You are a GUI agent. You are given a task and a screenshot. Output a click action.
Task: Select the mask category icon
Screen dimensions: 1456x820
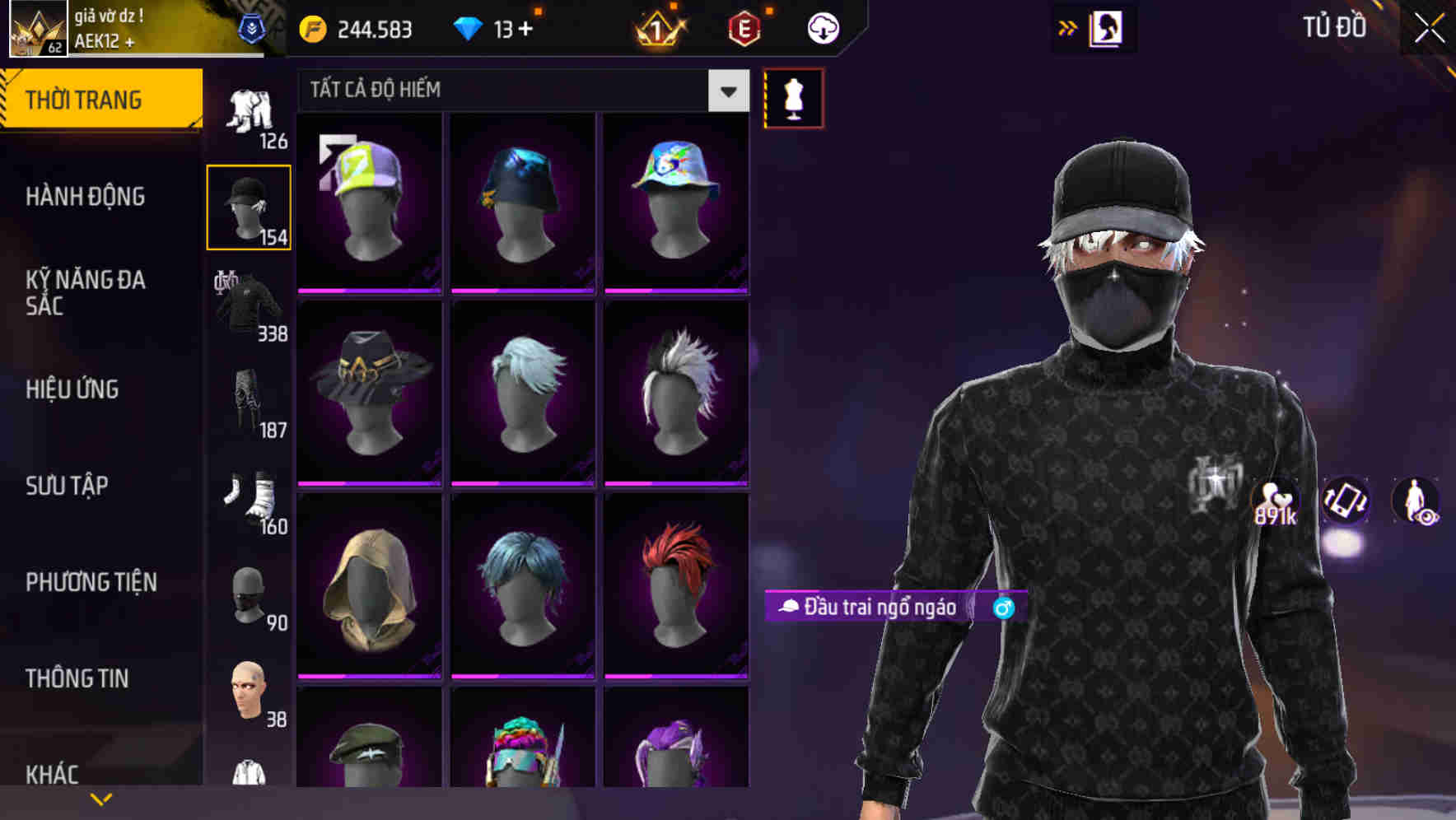(x=250, y=594)
